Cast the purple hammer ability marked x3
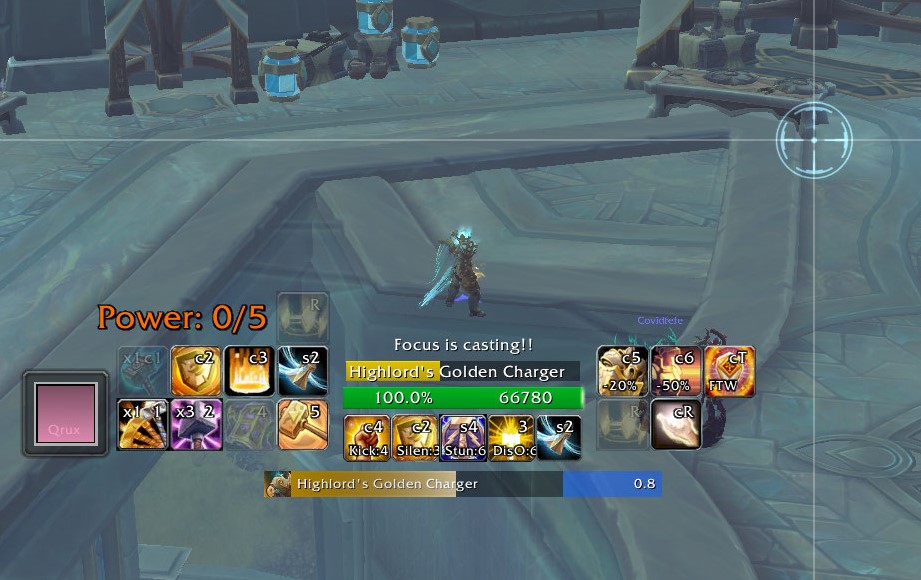This screenshot has width=921, height=580. point(196,424)
